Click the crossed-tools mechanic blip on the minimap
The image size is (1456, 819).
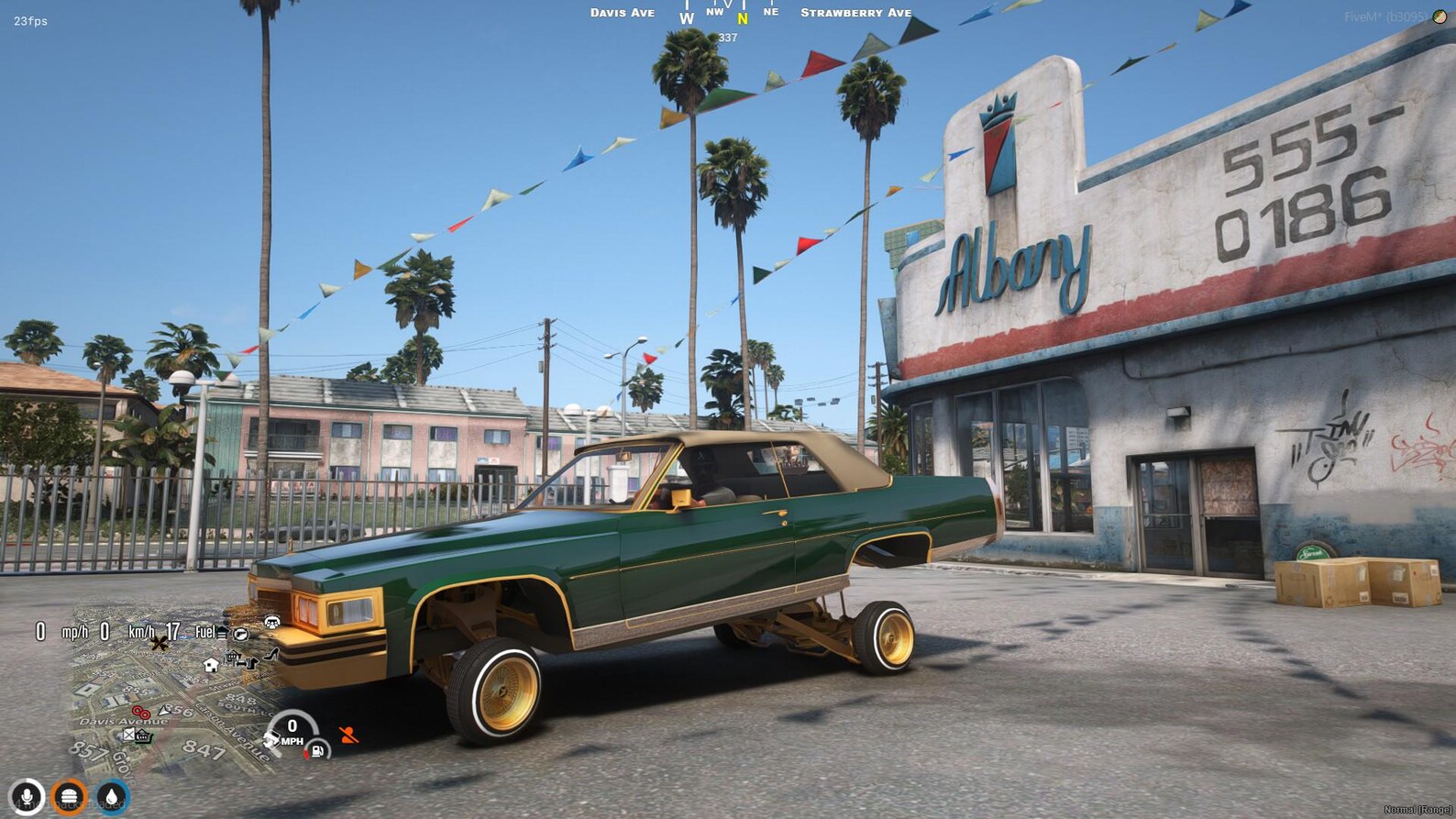(159, 643)
